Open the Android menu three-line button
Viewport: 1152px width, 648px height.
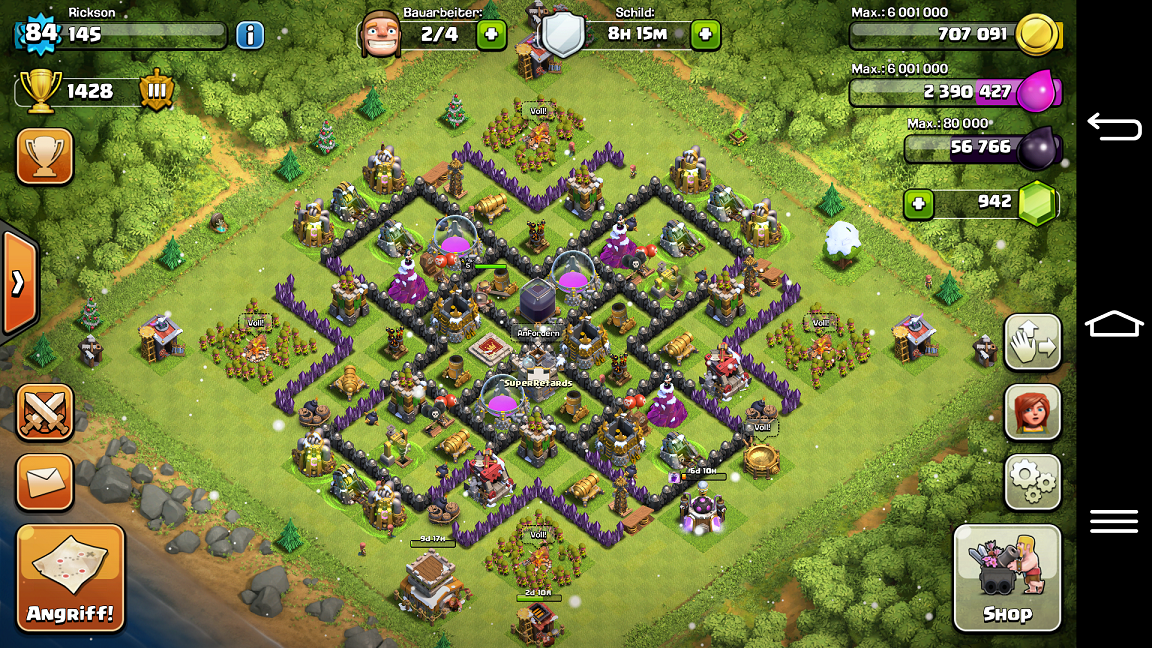(x=1113, y=521)
